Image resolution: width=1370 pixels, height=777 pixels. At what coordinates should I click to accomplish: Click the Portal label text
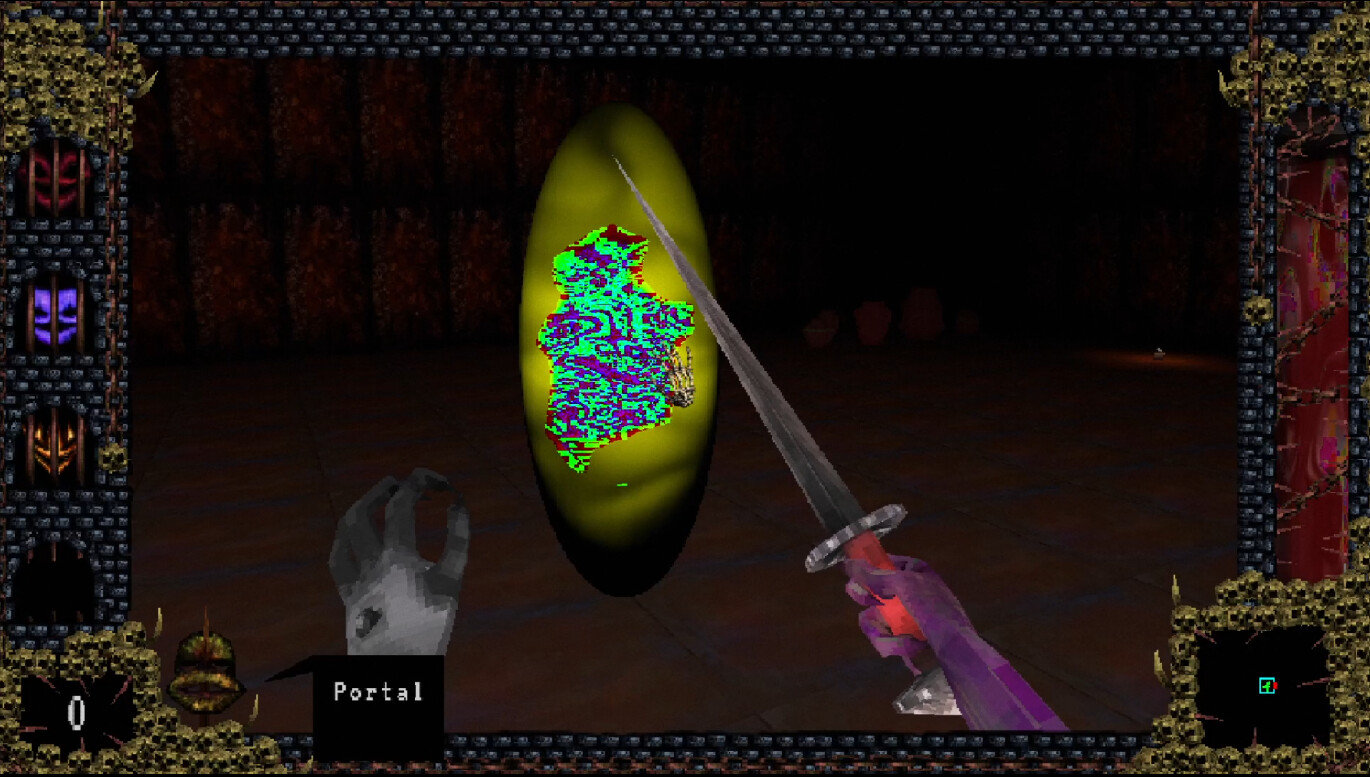378,691
